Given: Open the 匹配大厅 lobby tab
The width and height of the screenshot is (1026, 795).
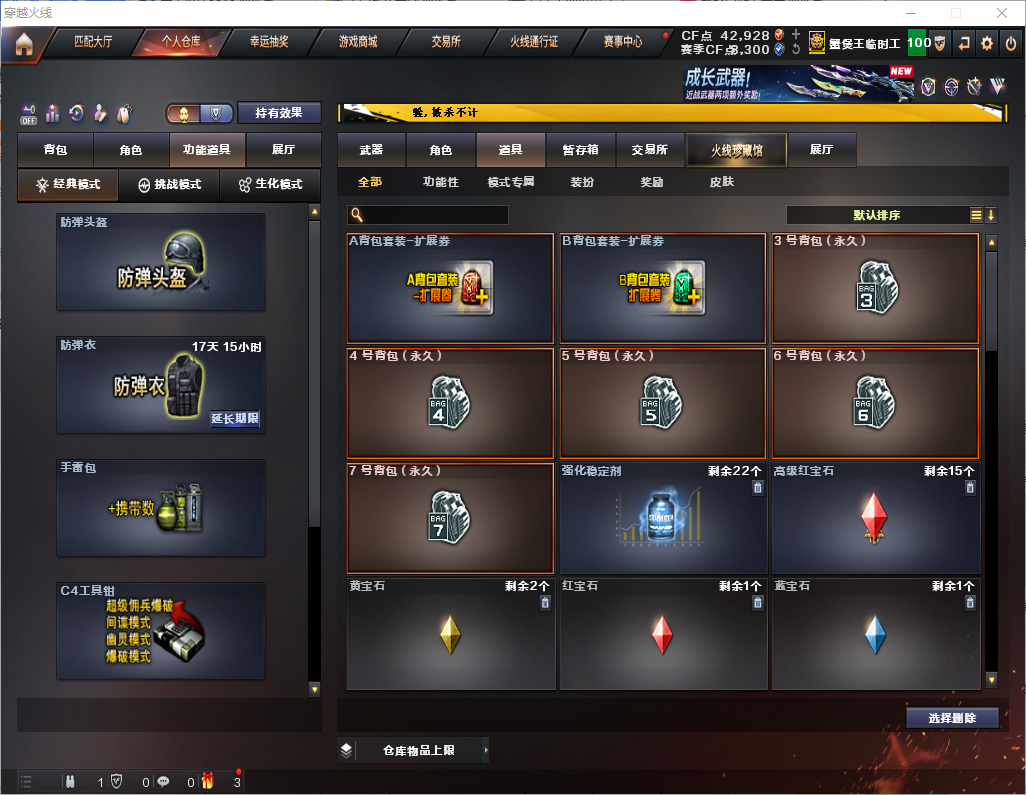Looking at the screenshot, I should [93, 42].
